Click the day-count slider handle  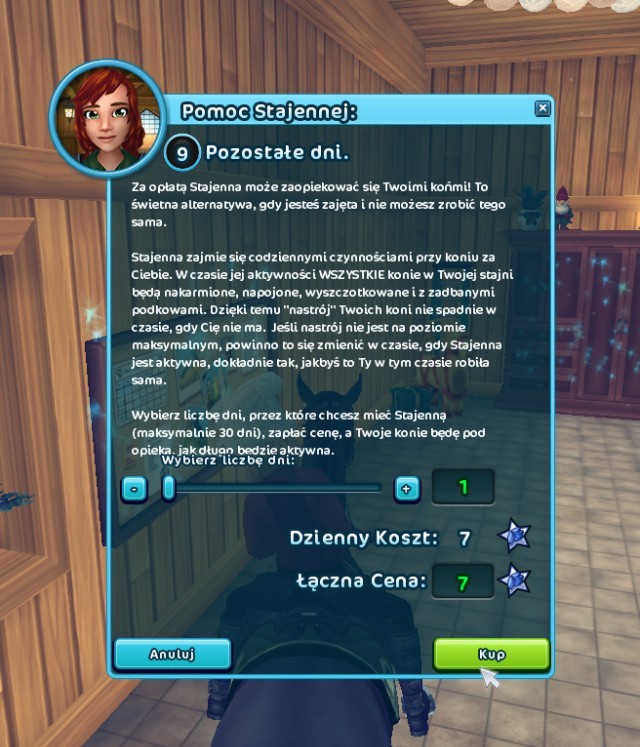coord(169,488)
